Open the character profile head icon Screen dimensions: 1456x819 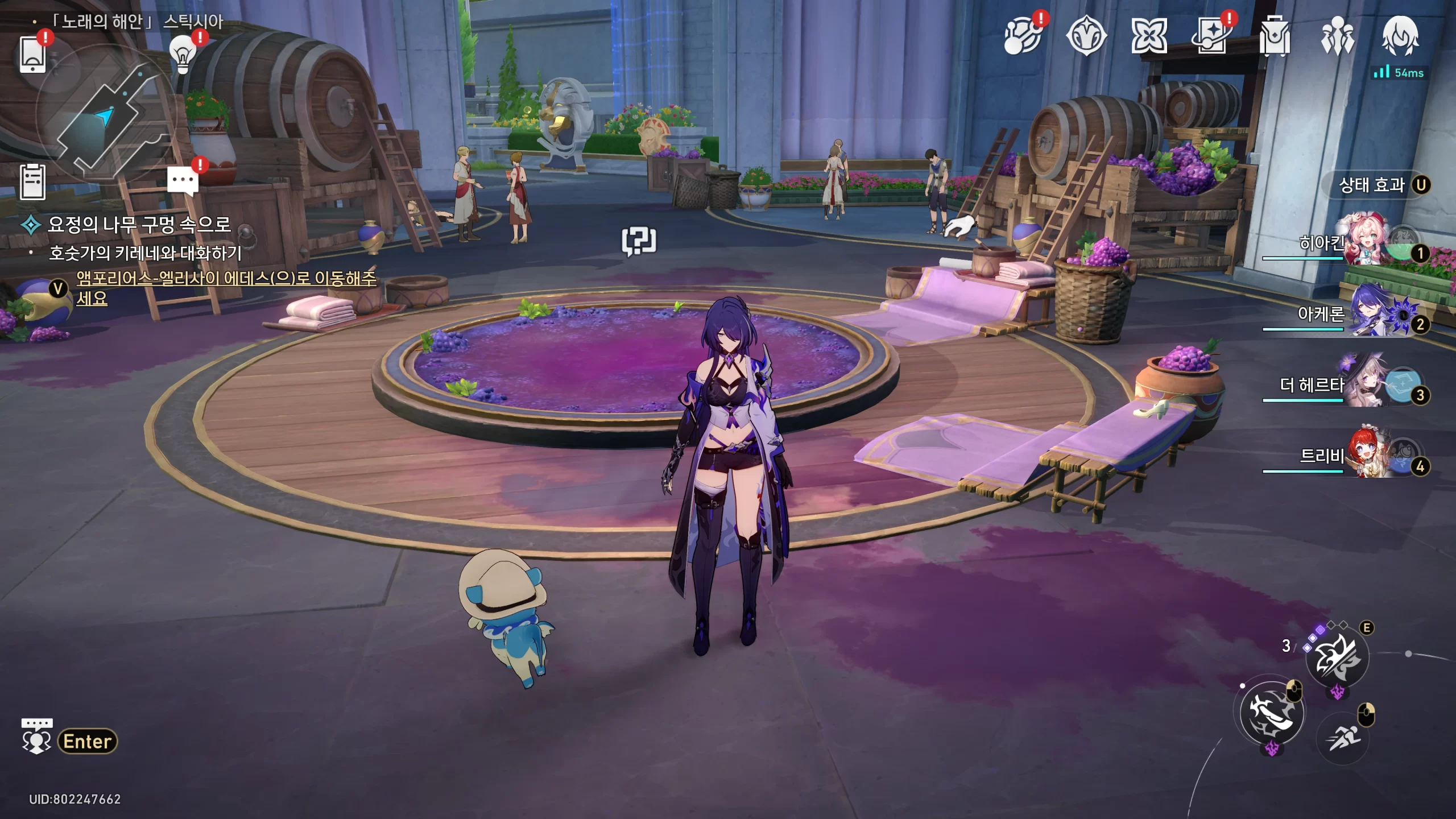[1401, 36]
